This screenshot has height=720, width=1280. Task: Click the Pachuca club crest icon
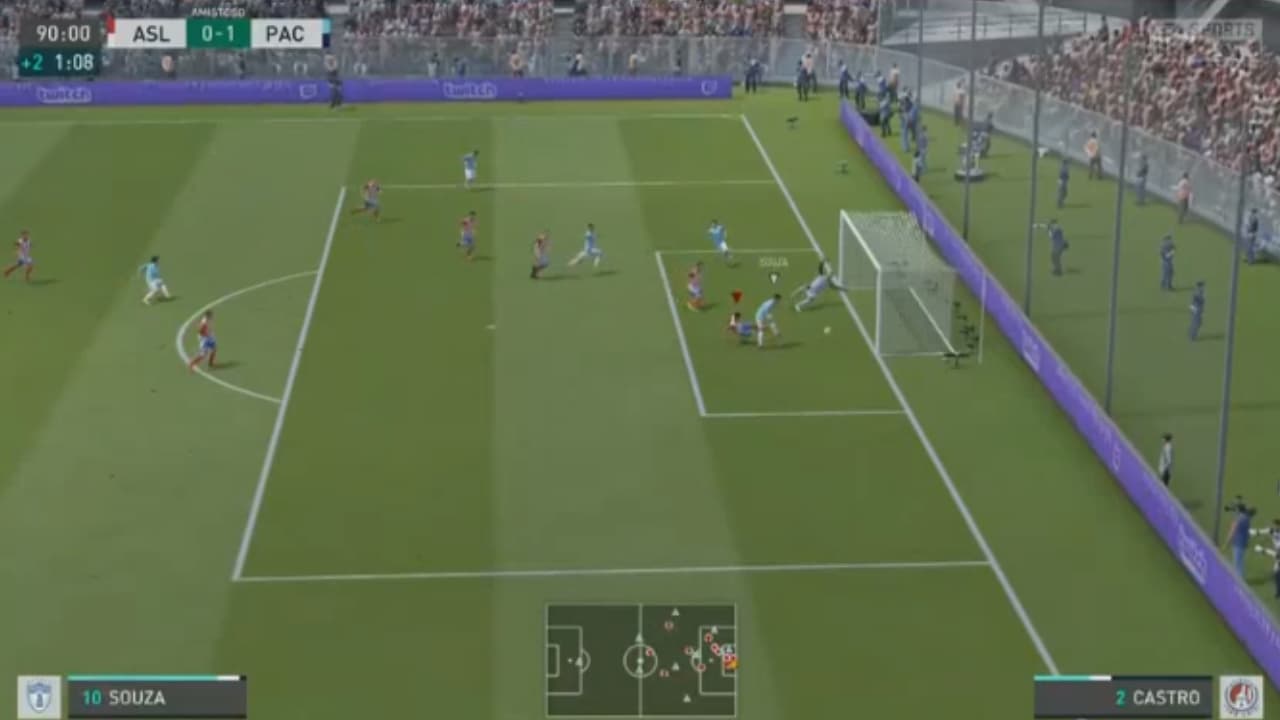click(38, 695)
